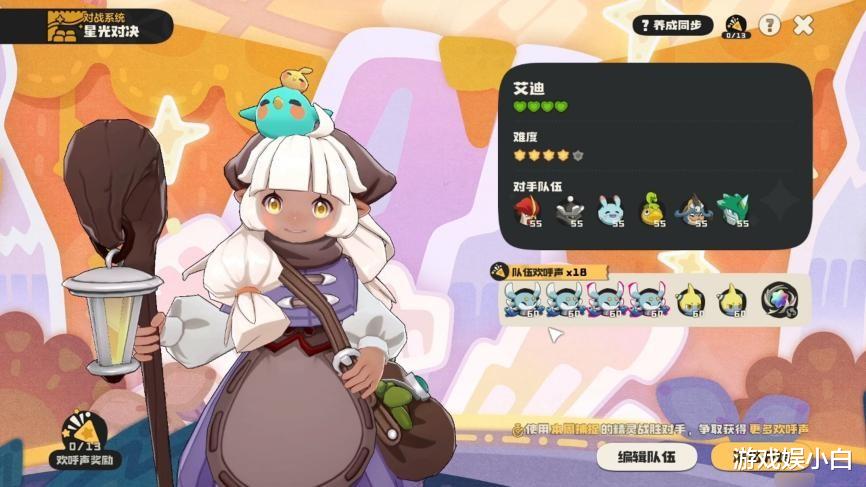Screen dimensions: 866x487
Task: Select the green-haired opponent pet
Action: [x=734, y=211]
